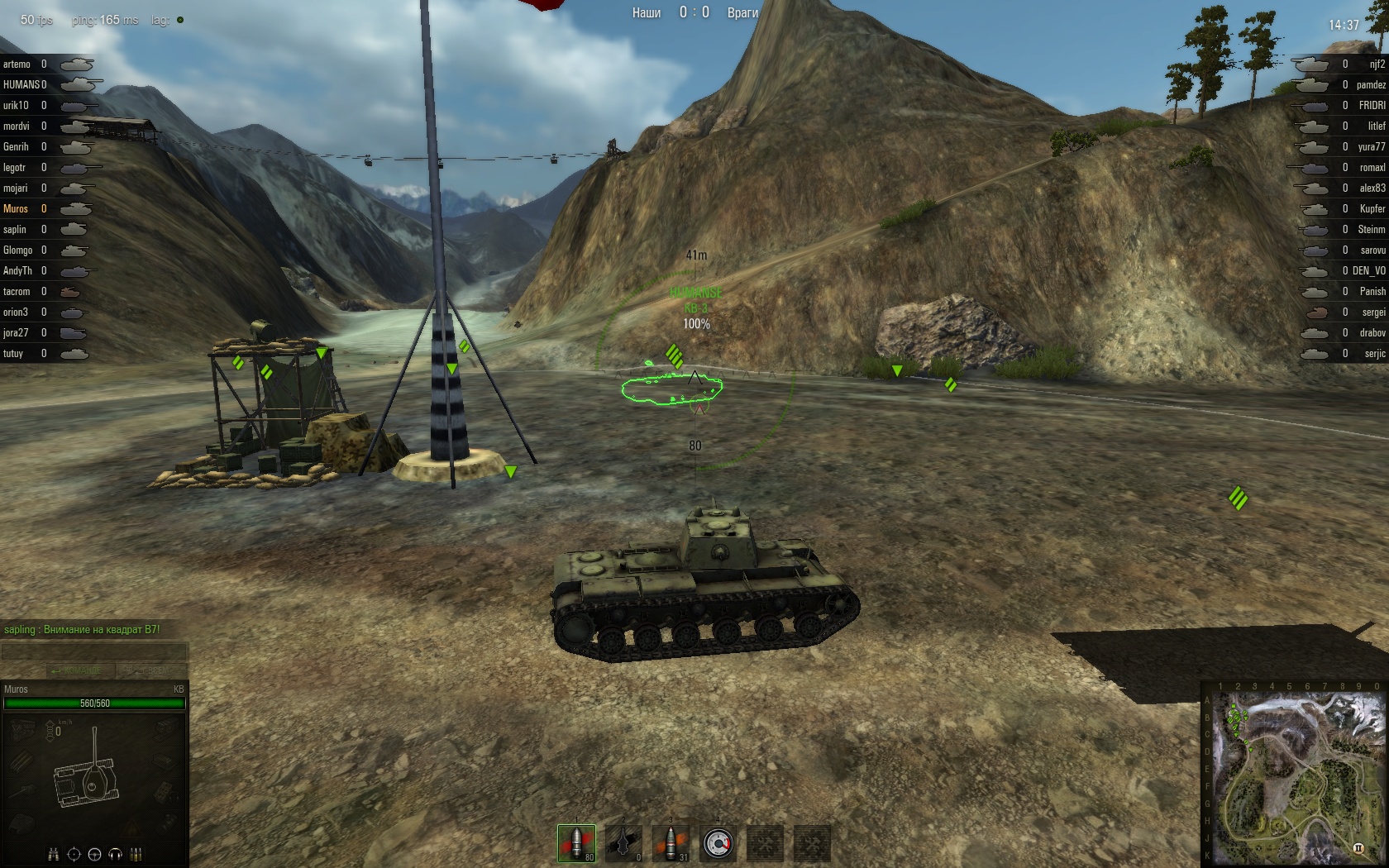Click the enemy base marker on minimap
The width and height of the screenshot is (1389, 868).
click(x=1357, y=848)
